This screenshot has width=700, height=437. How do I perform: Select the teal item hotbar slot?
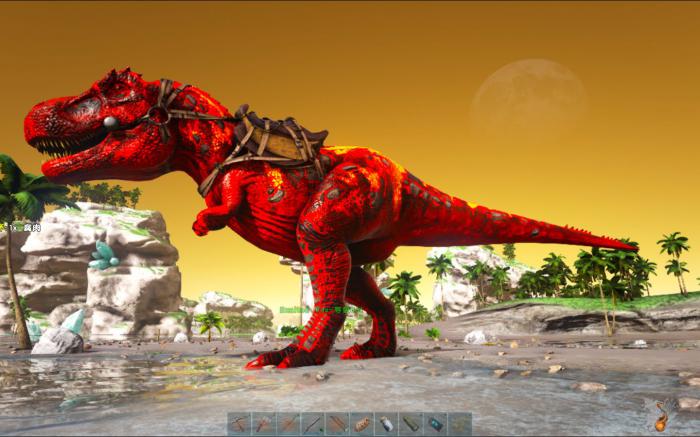point(435,423)
